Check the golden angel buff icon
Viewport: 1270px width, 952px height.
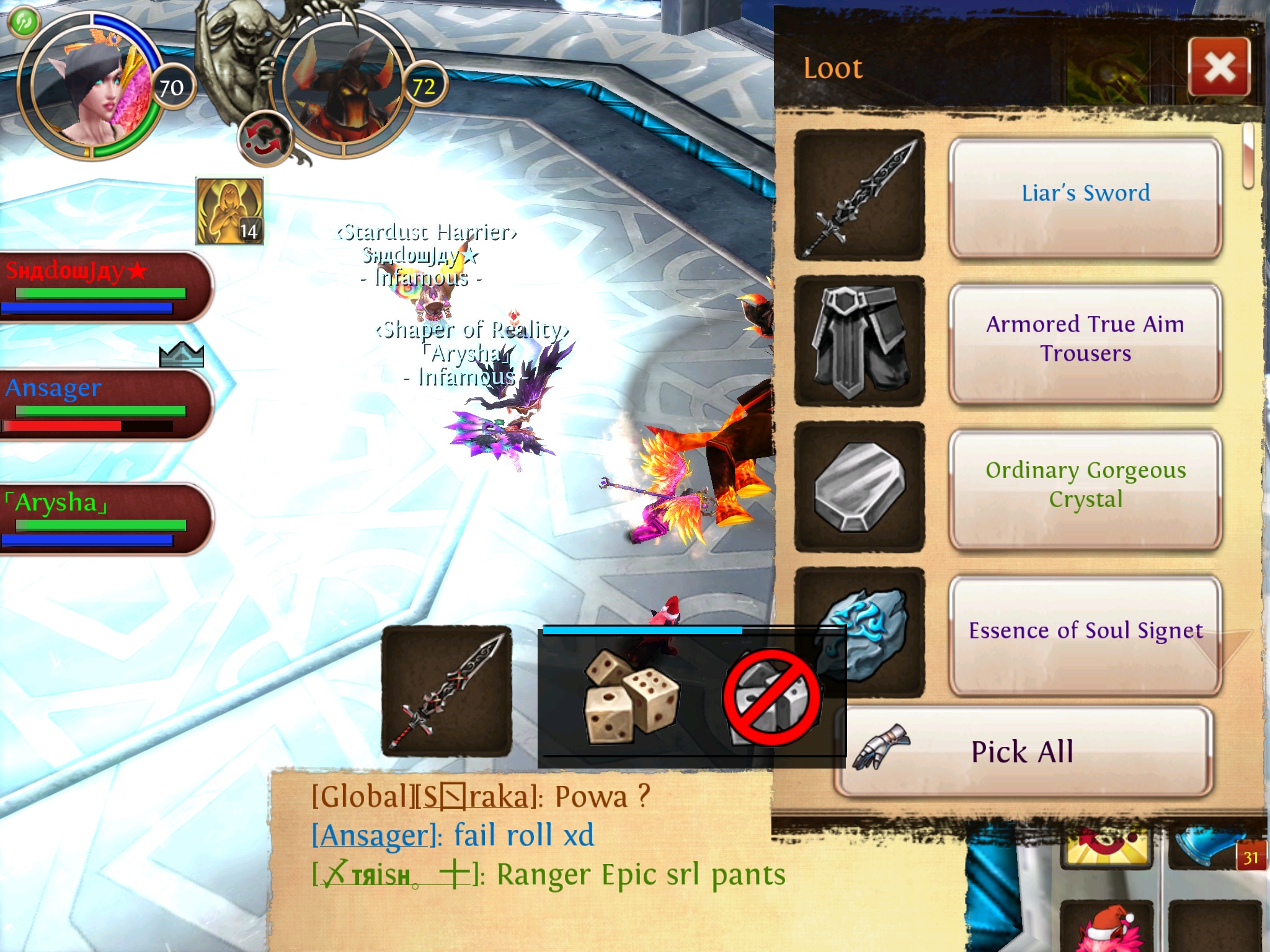[229, 211]
